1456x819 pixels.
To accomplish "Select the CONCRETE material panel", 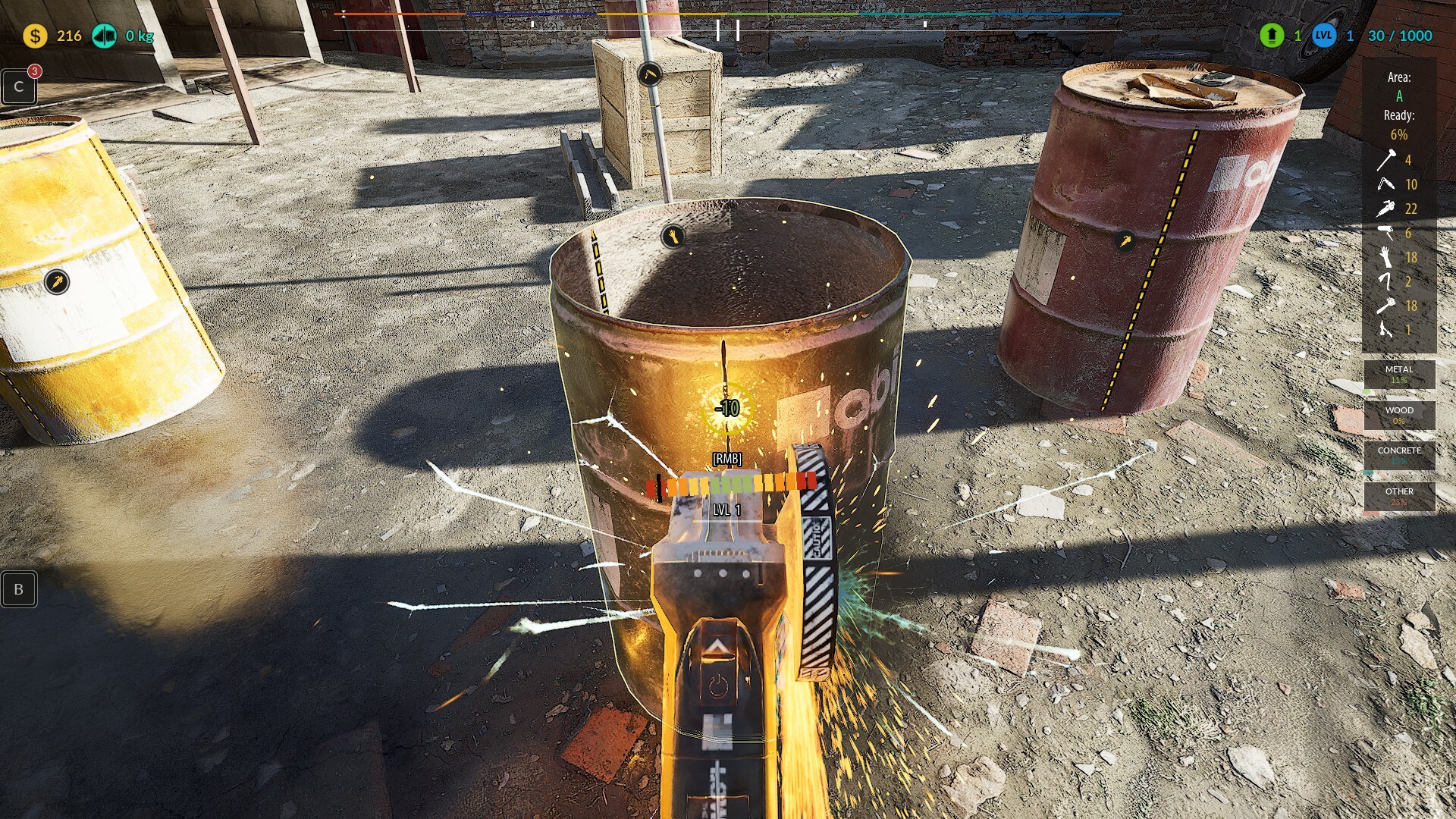I will (x=1399, y=455).
